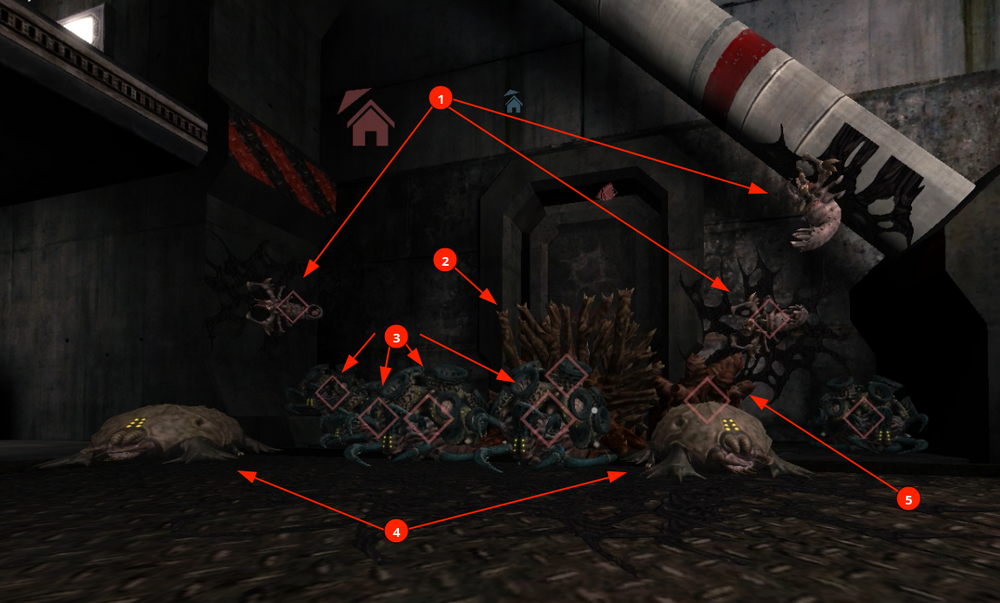Click the red annotation marker numbered 2
The height and width of the screenshot is (603, 1000).
click(x=445, y=261)
